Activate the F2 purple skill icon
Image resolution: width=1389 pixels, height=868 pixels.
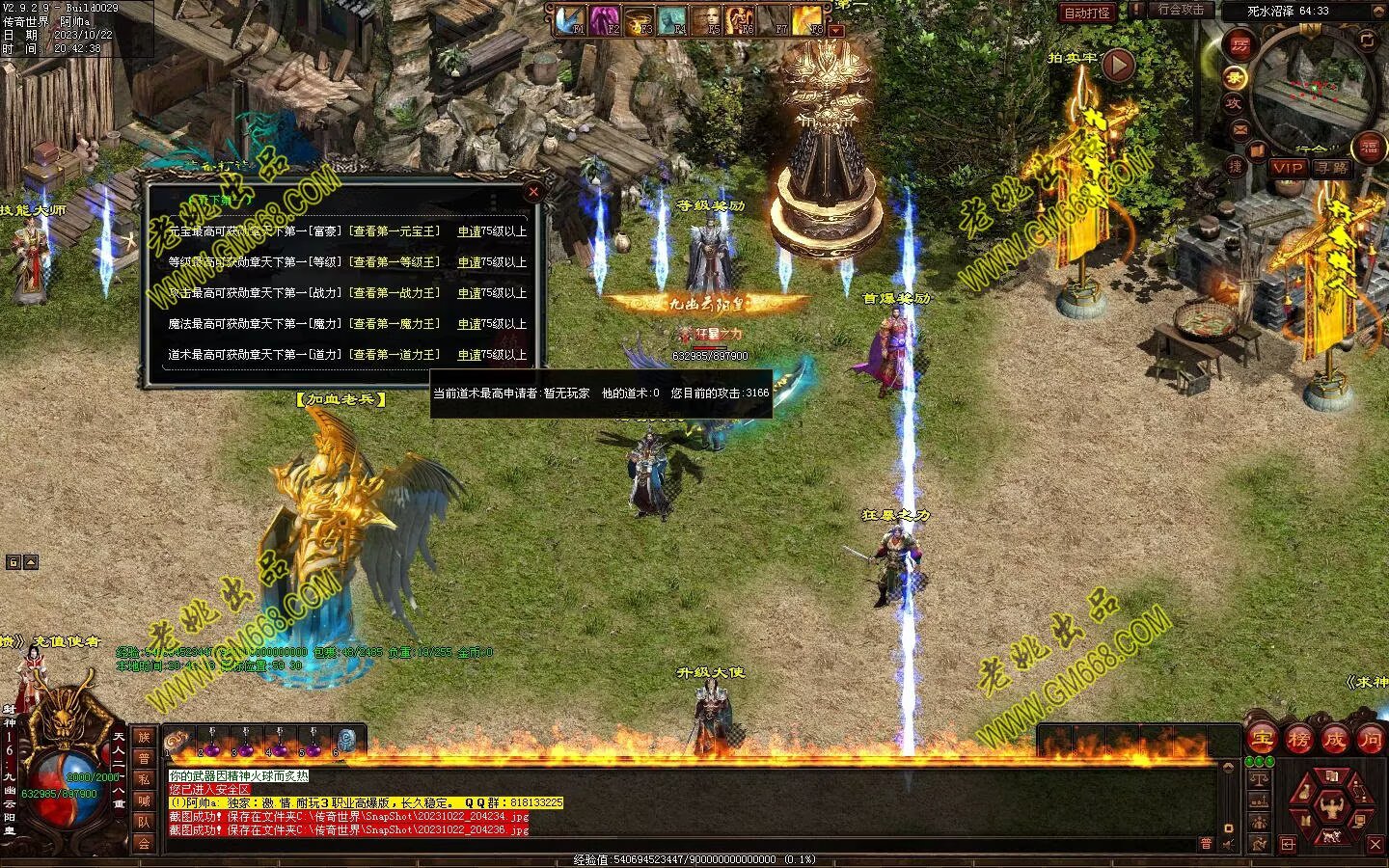[x=606, y=19]
